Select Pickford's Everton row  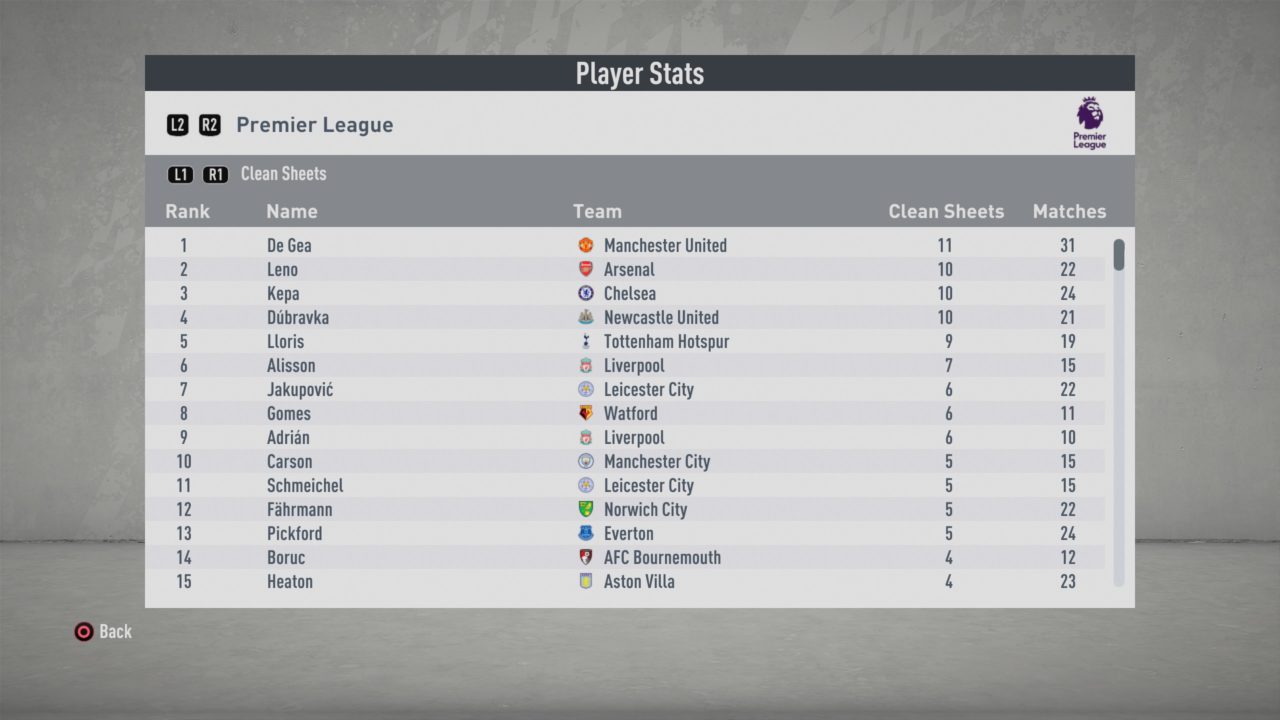[x=640, y=533]
